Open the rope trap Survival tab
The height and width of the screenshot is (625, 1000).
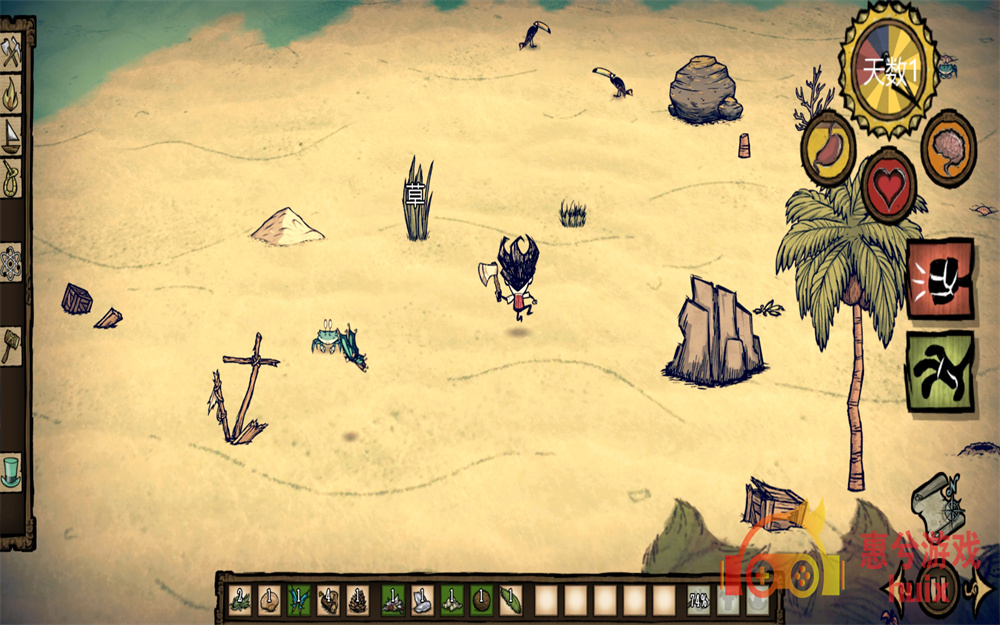pyautogui.click(x=11, y=178)
